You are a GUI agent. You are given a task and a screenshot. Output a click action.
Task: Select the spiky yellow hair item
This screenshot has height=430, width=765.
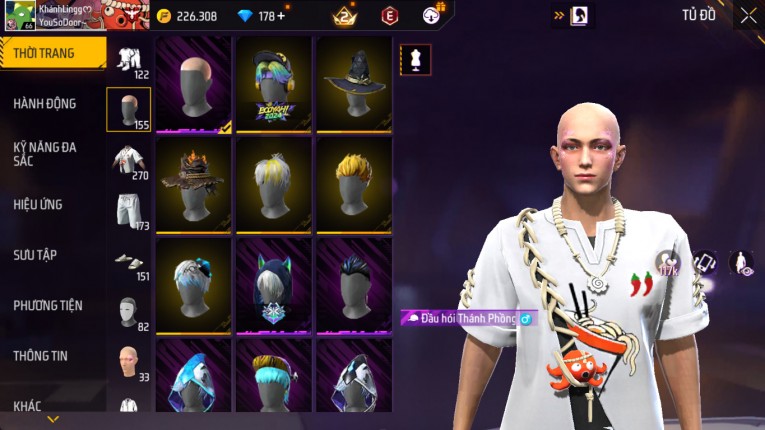pyautogui.click(x=354, y=184)
